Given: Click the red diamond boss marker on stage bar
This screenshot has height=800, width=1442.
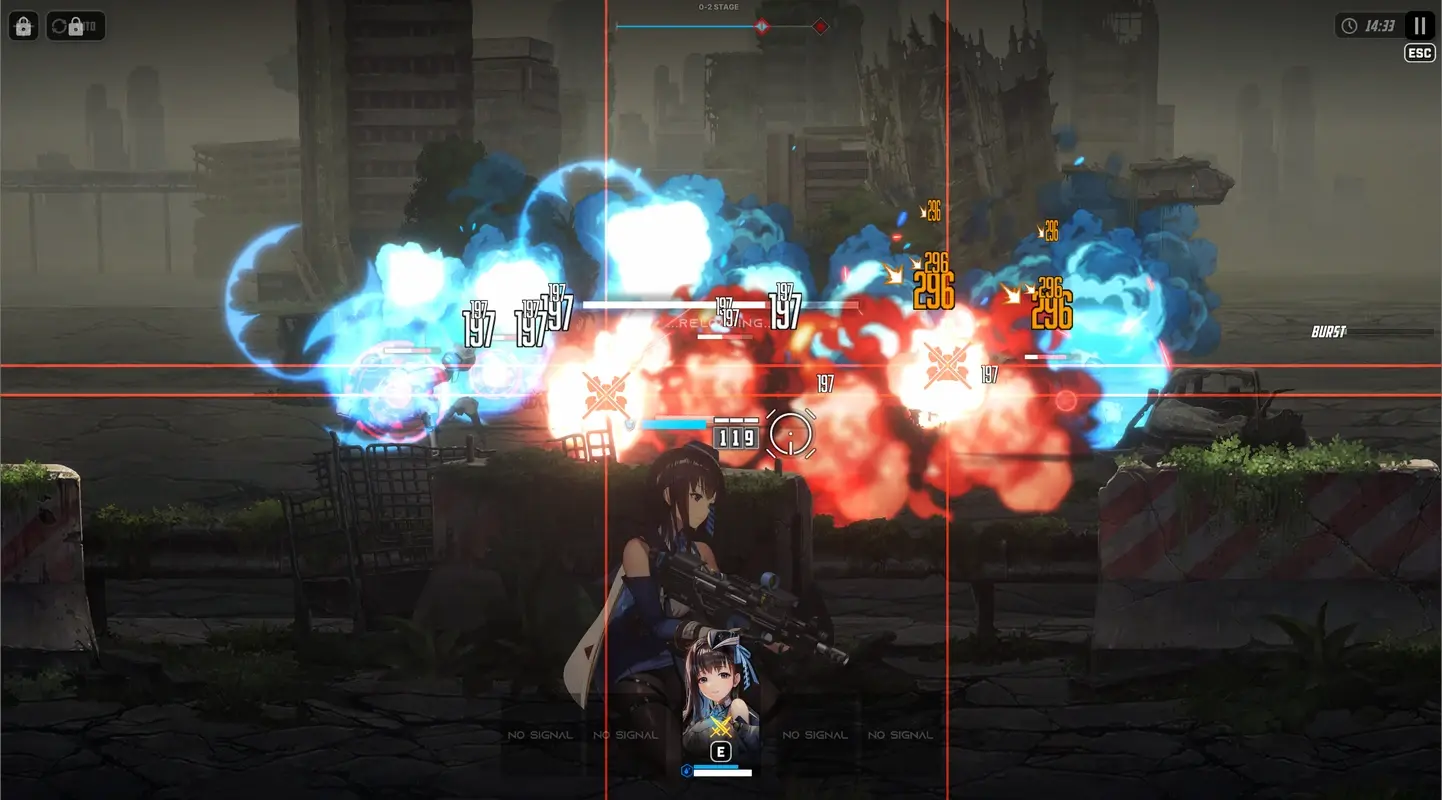Looking at the screenshot, I should [x=820, y=26].
